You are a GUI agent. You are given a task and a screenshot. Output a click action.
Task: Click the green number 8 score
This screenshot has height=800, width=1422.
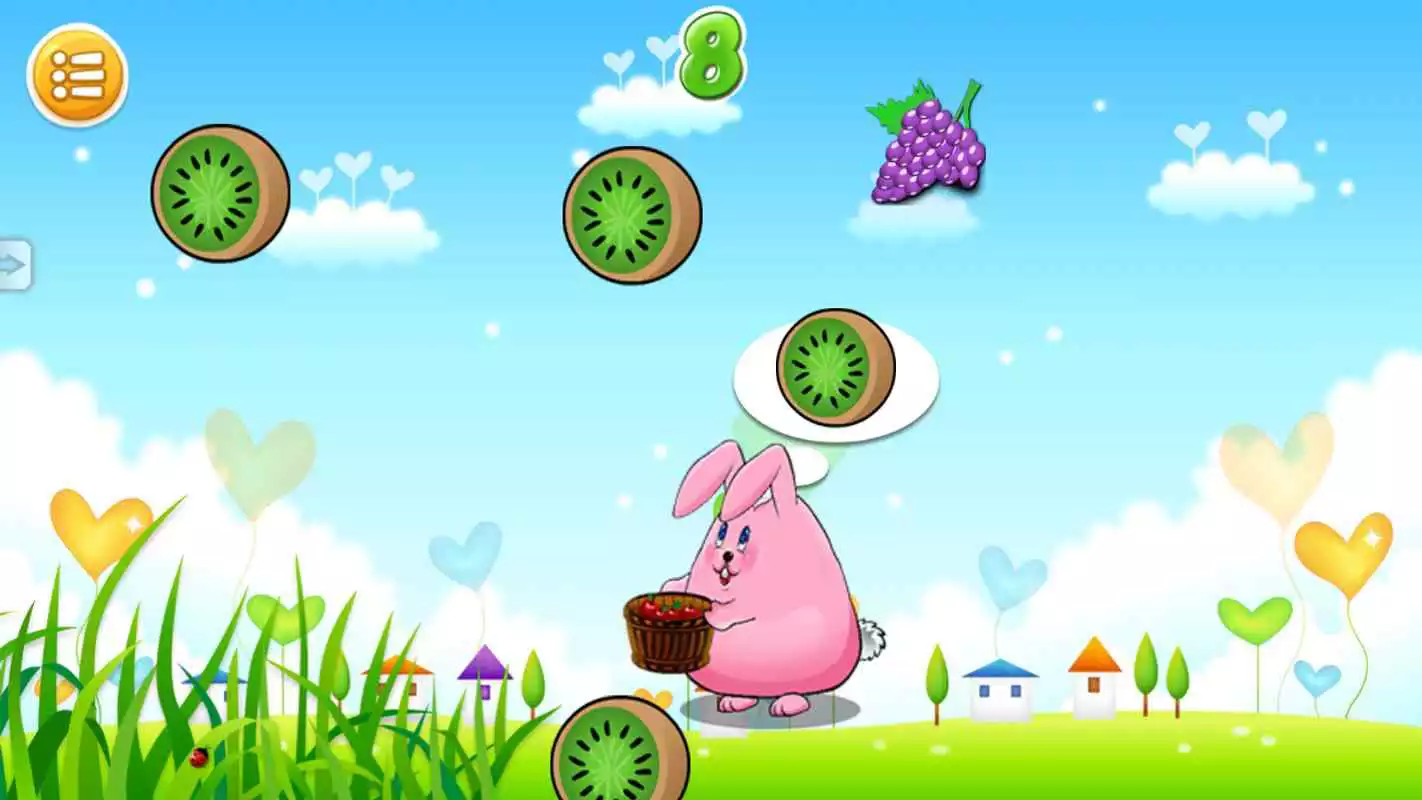click(x=714, y=57)
